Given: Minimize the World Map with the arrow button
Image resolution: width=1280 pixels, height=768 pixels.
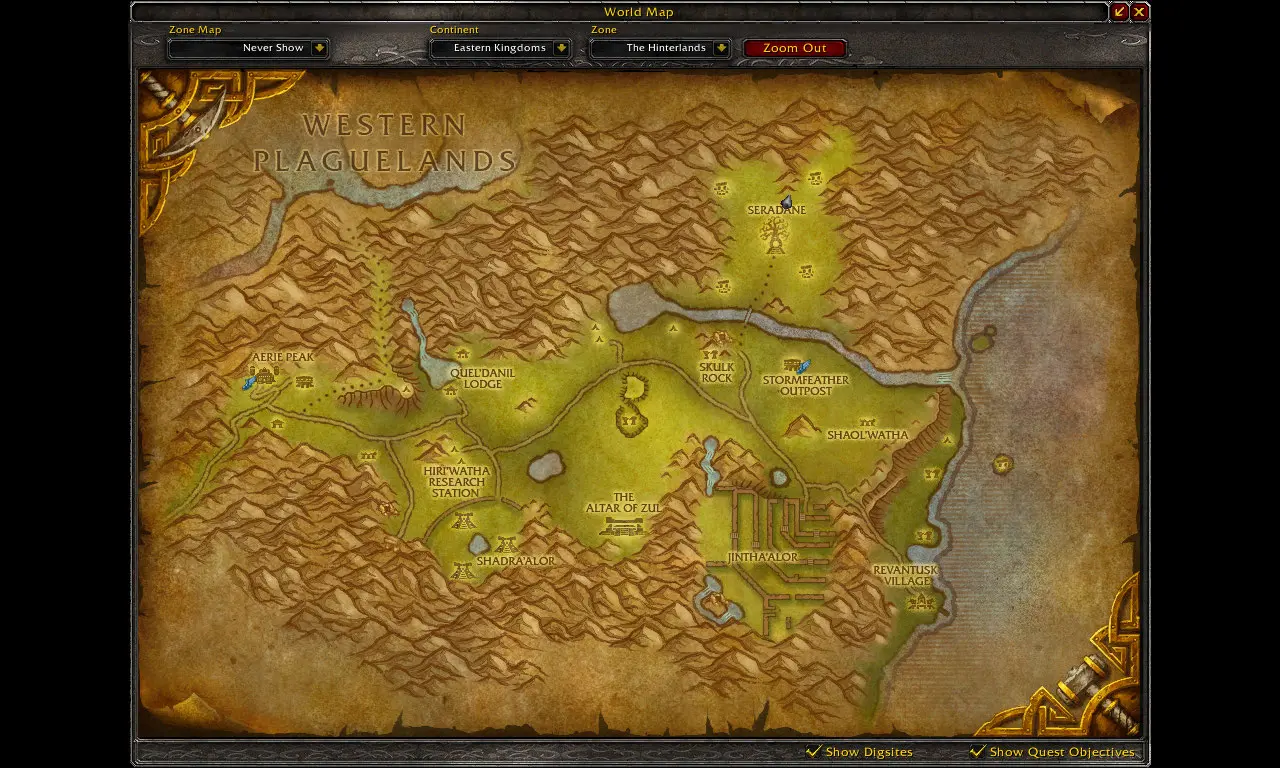Looking at the screenshot, I should 1119,12.
